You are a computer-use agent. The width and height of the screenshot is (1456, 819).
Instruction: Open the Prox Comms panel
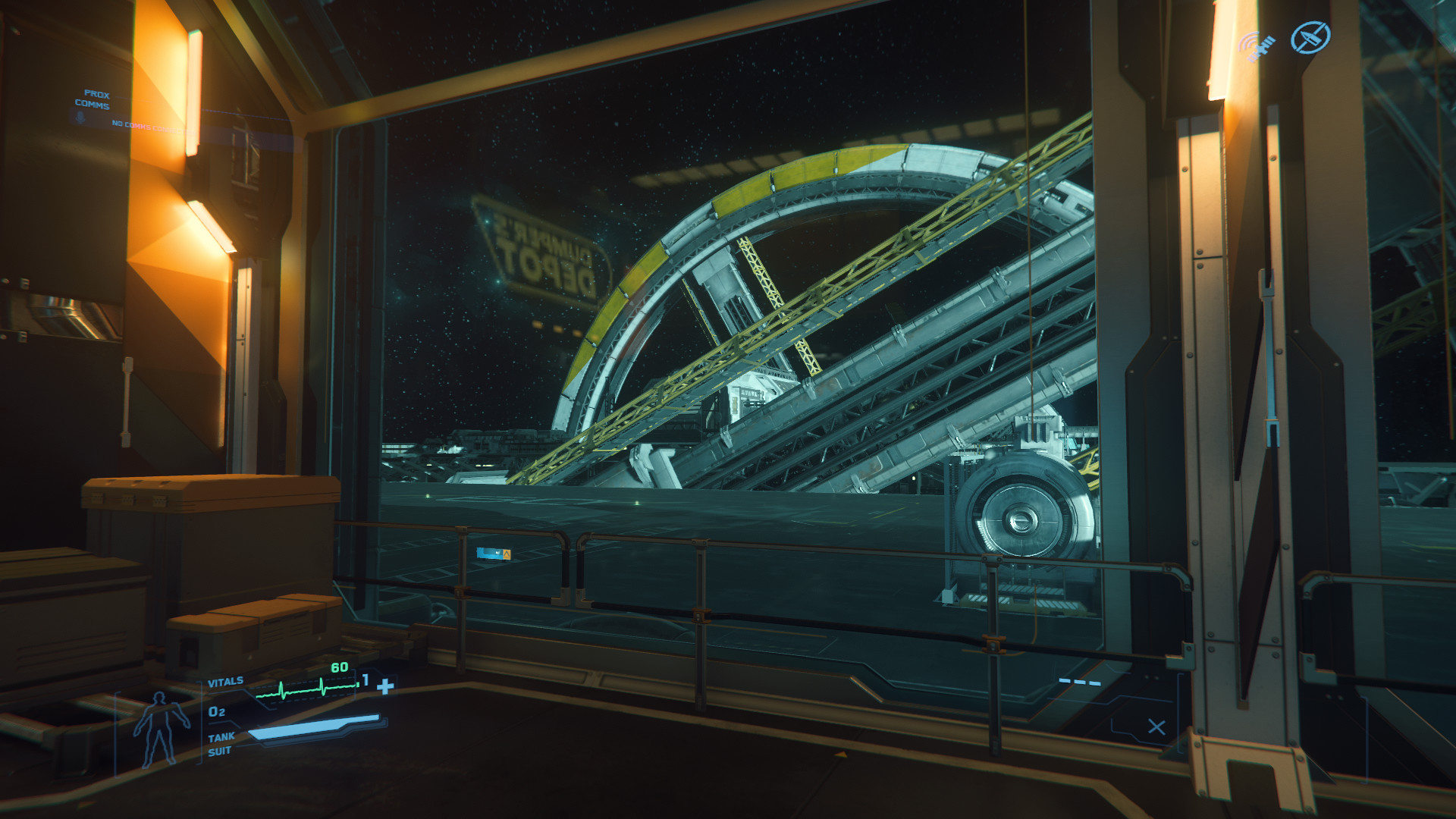click(93, 100)
